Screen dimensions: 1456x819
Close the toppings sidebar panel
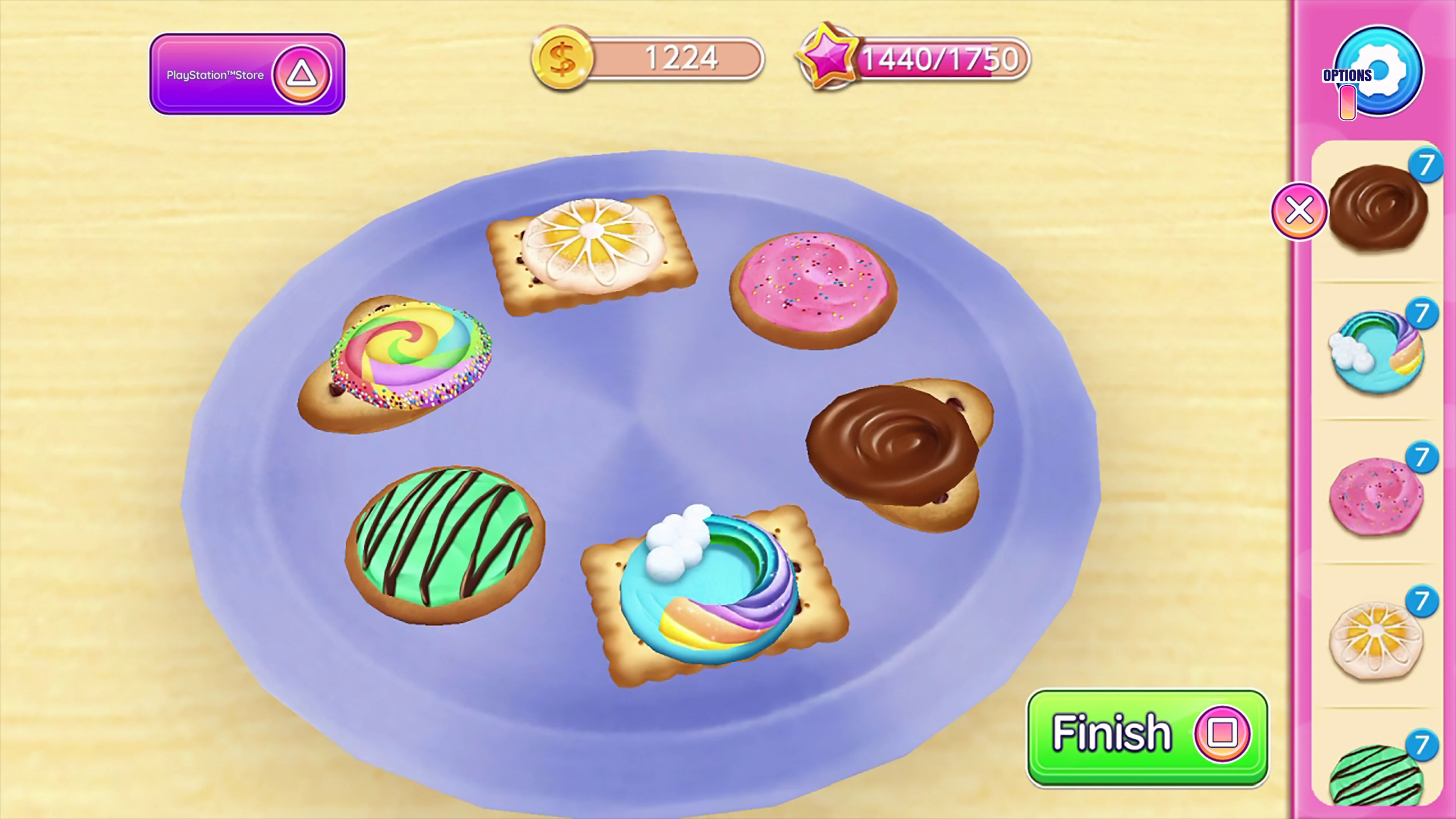(1299, 211)
